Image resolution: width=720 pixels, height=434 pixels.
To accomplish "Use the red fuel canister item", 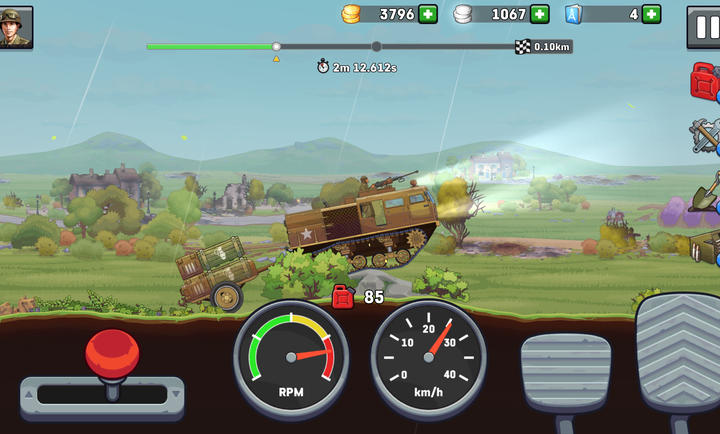I will coord(706,81).
